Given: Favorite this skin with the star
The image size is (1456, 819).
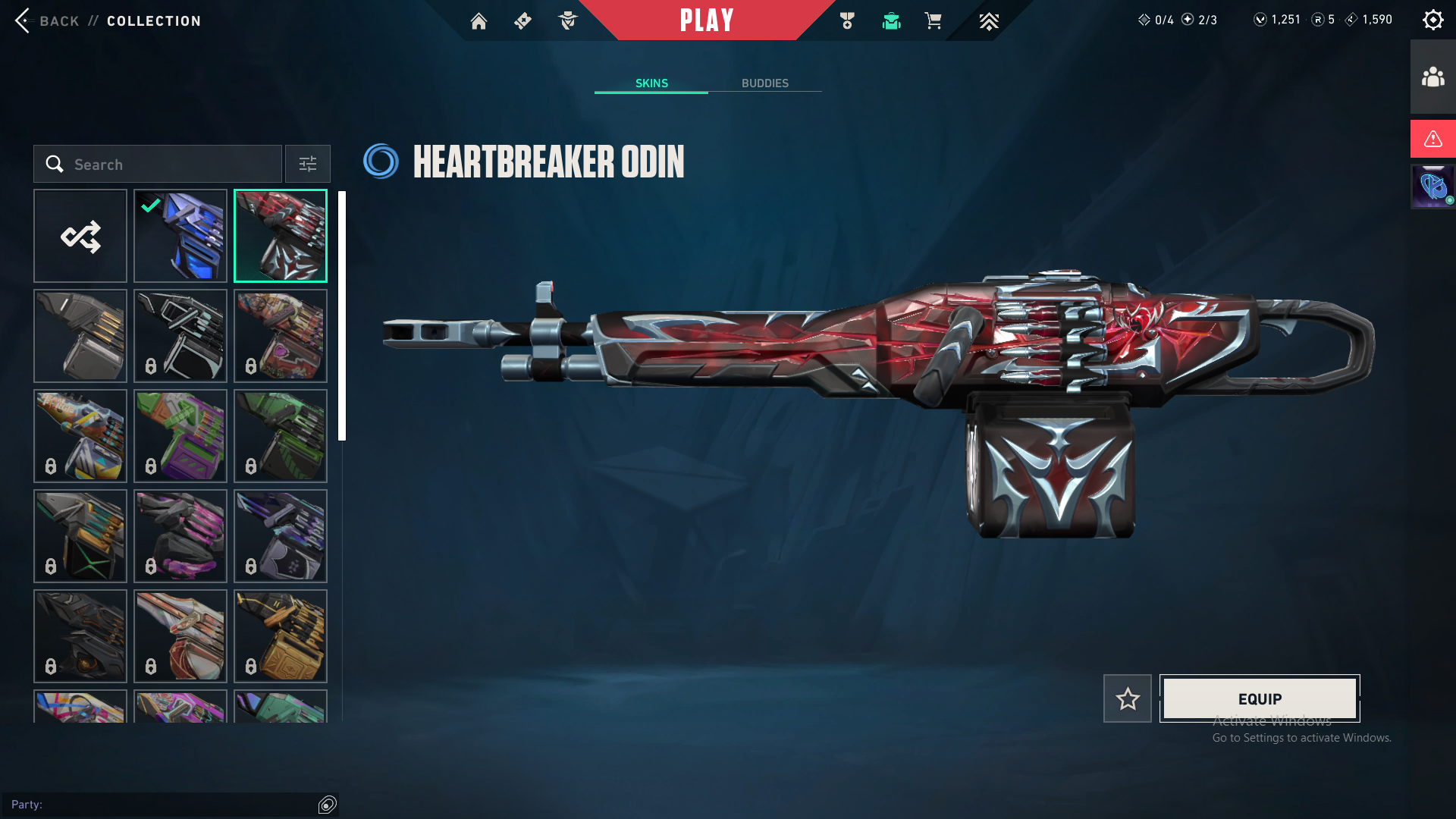Looking at the screenshot, I should pos(1127,698).
